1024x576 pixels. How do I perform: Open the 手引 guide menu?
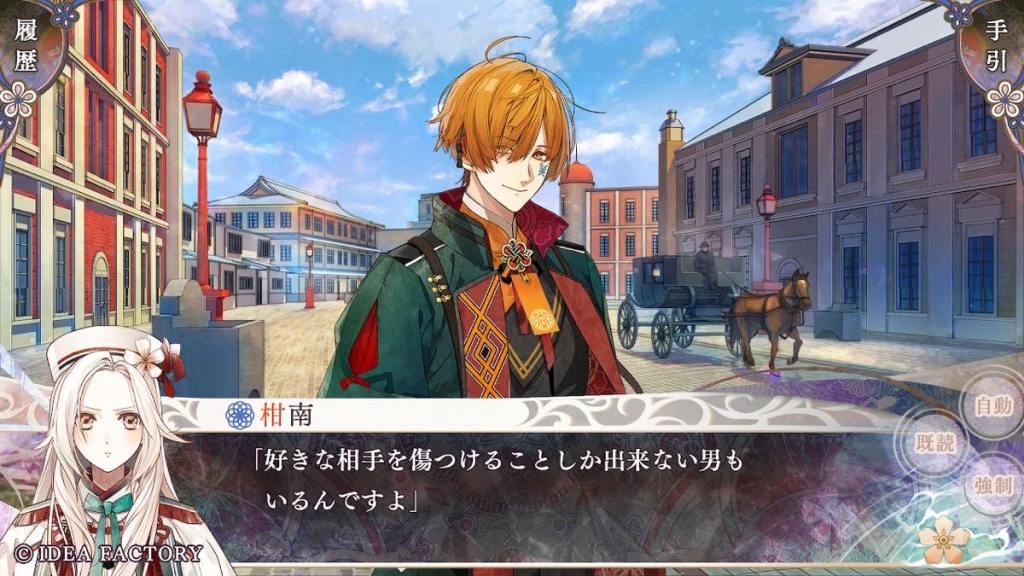[998, 48]
